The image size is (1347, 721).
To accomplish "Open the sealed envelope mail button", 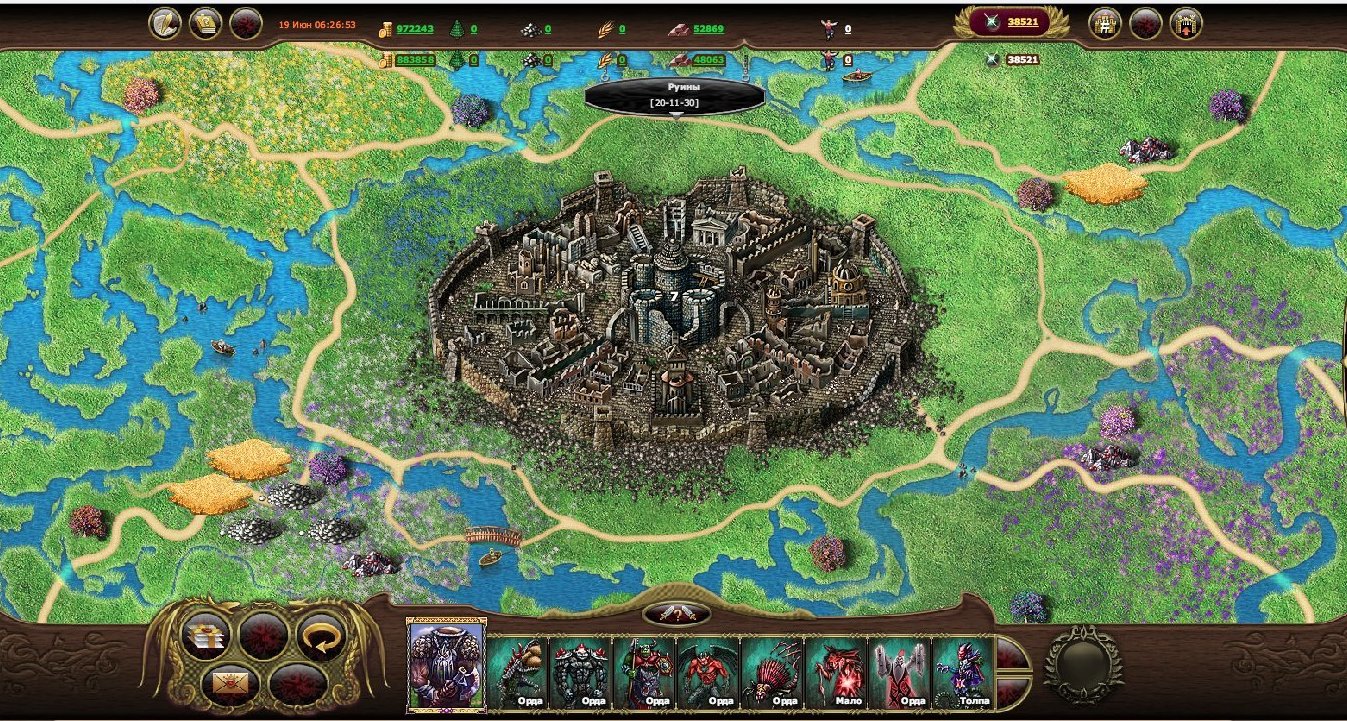I will point(230,683).
